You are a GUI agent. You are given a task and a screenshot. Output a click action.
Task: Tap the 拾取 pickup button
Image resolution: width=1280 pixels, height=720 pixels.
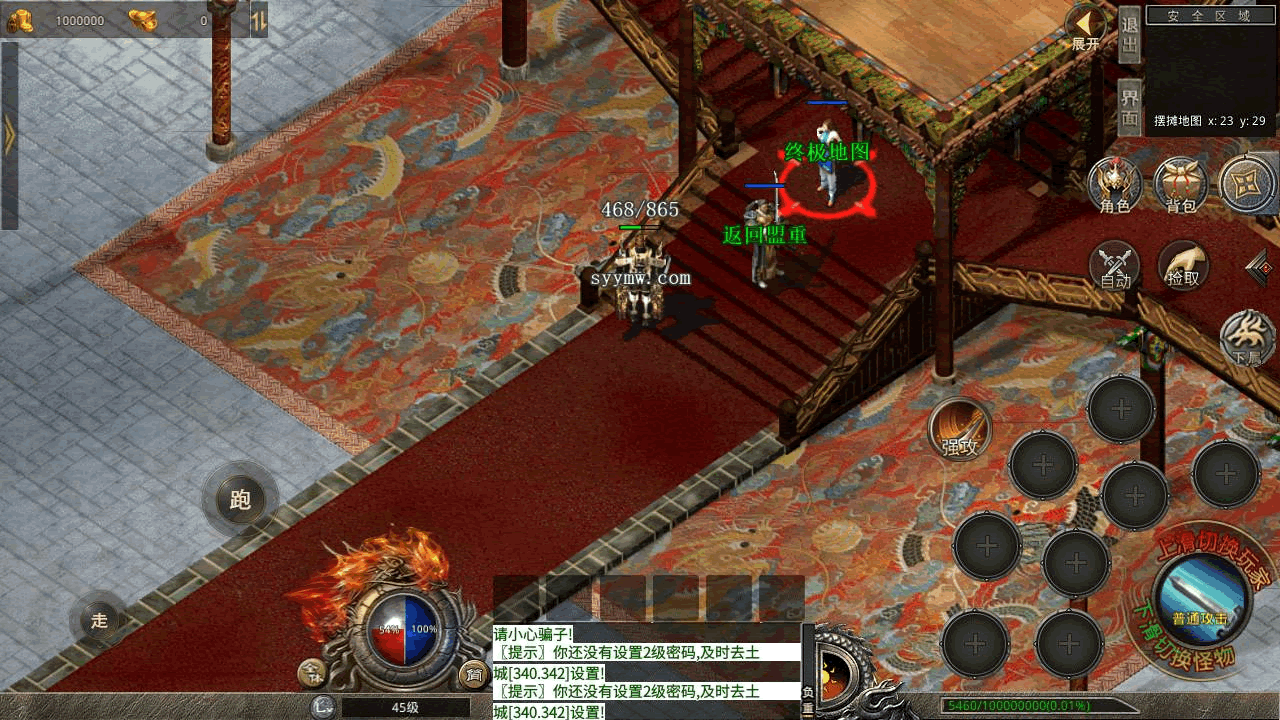point(1183,266)
